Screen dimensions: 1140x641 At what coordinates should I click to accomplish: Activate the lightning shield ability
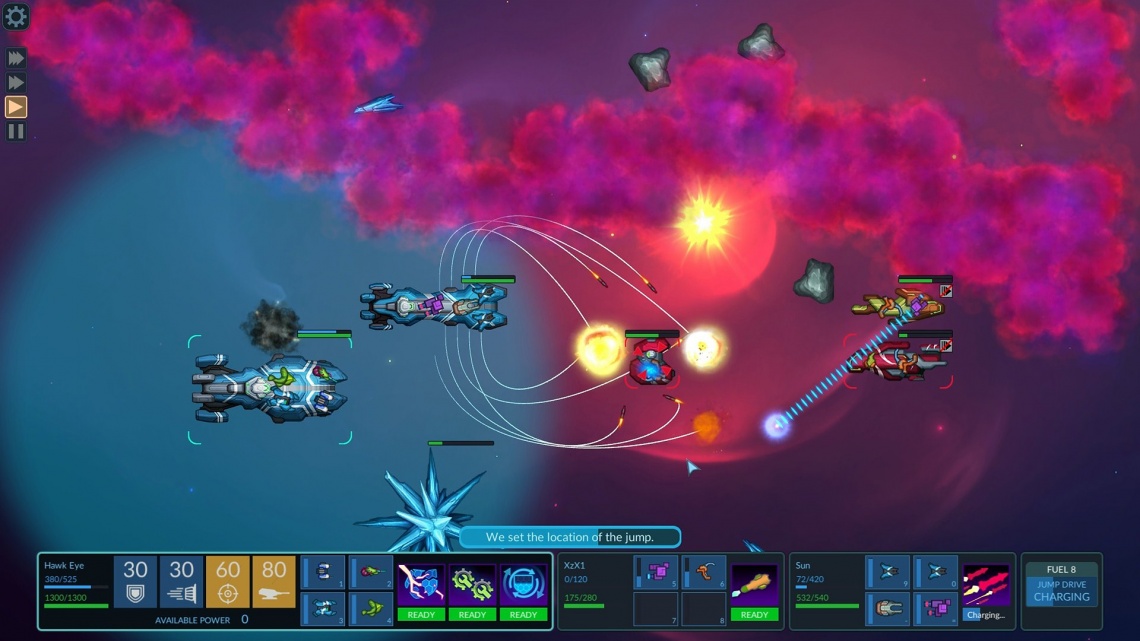[x=421, y=592]
